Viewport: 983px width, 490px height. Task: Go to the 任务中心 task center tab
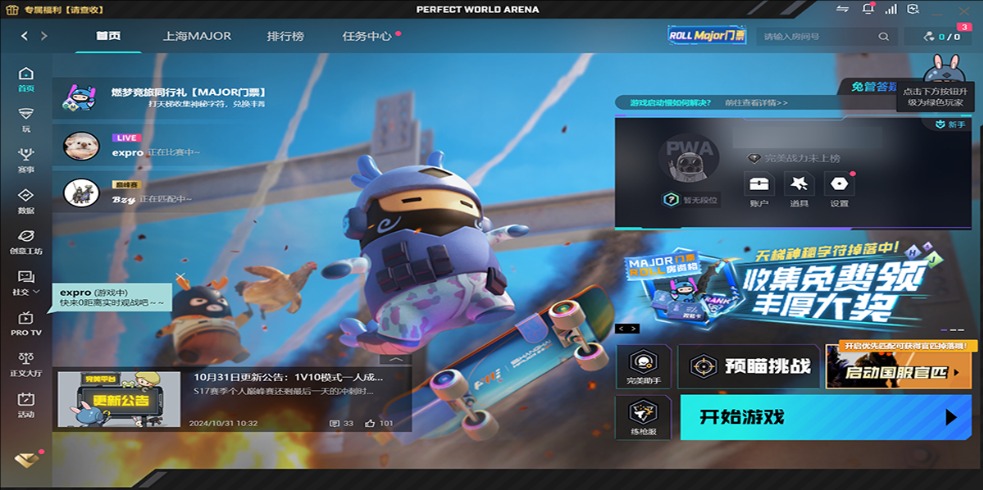coord(367,36)
